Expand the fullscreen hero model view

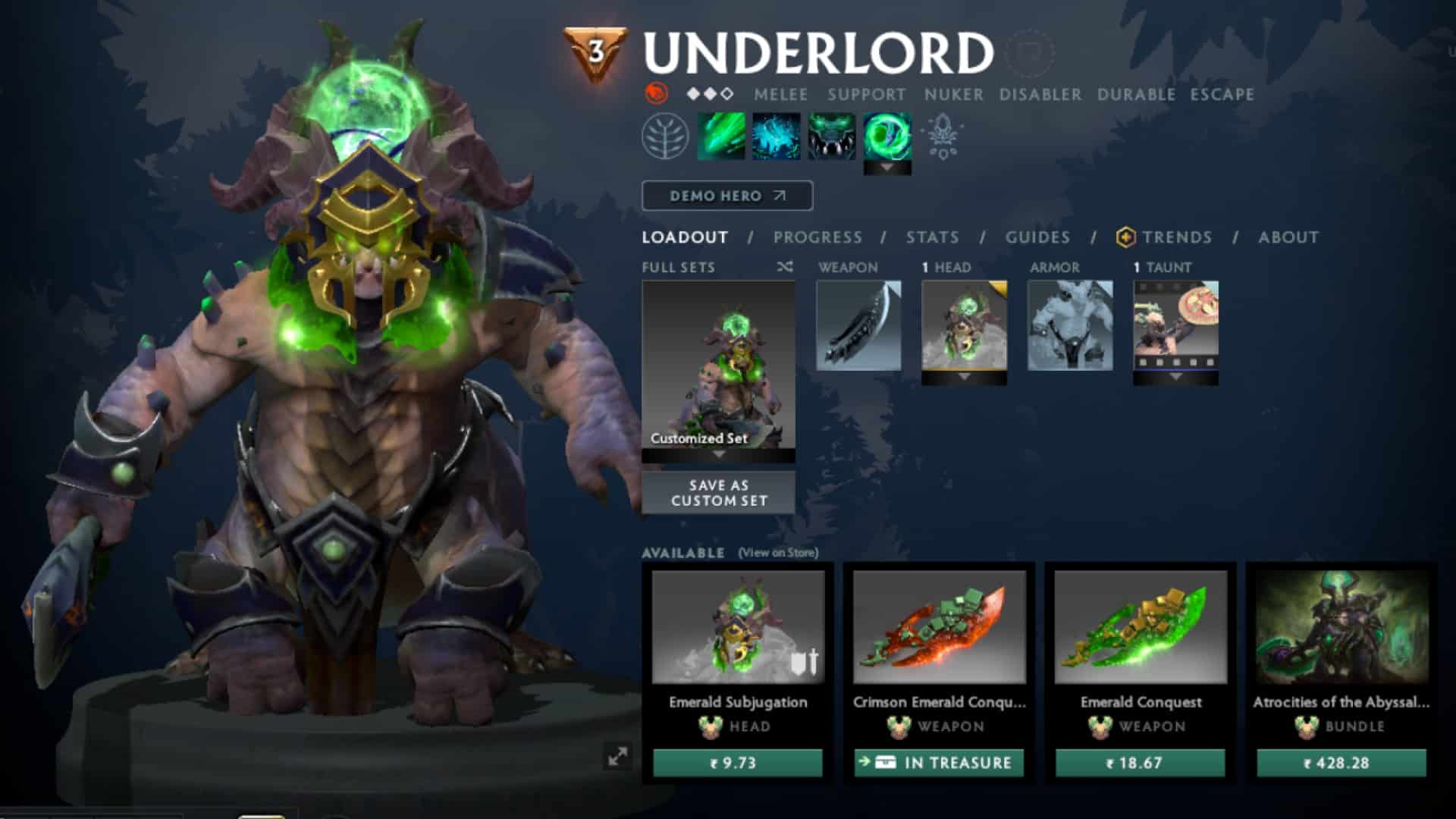coord(619,756)
